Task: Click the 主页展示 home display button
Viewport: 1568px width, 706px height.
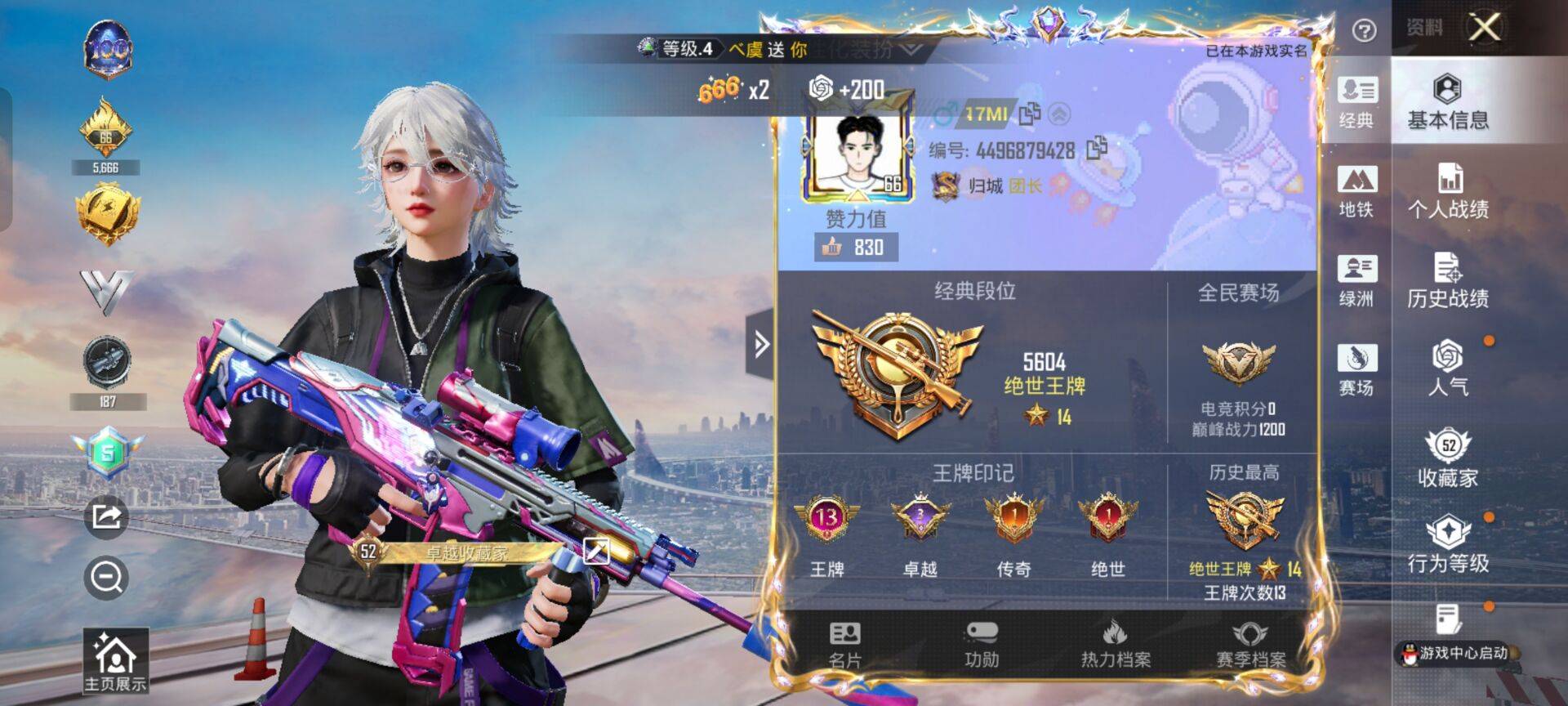Action: pyautogui.click(x=115, y=662)
